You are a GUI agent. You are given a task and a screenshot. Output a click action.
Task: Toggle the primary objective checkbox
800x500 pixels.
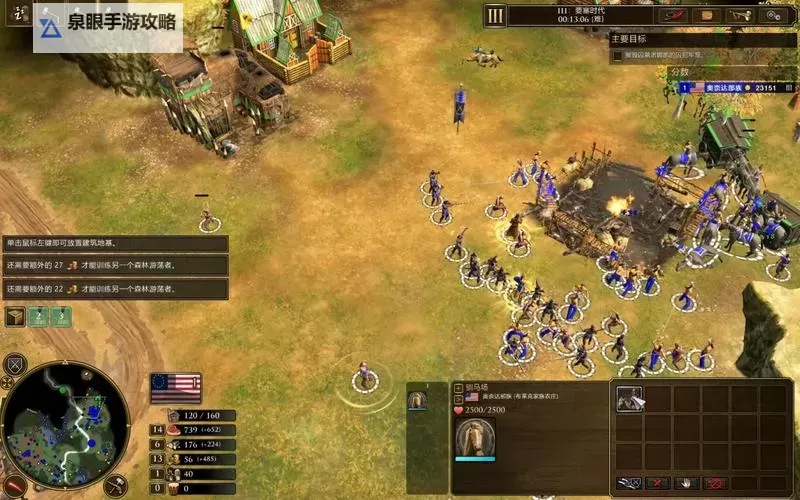pos(617,56)
